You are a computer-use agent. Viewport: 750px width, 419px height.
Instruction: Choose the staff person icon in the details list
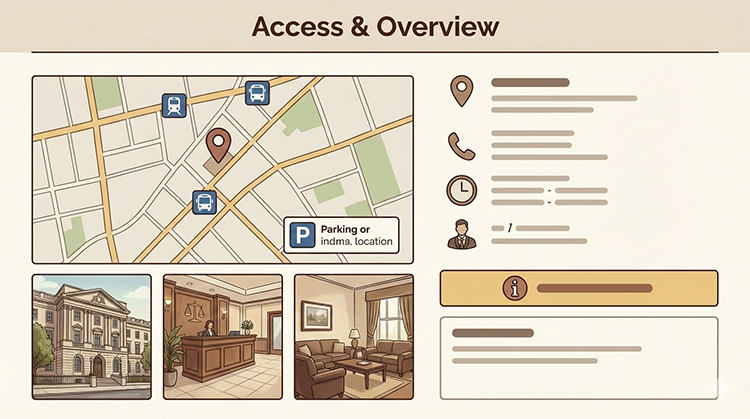[x=461, y=234]
